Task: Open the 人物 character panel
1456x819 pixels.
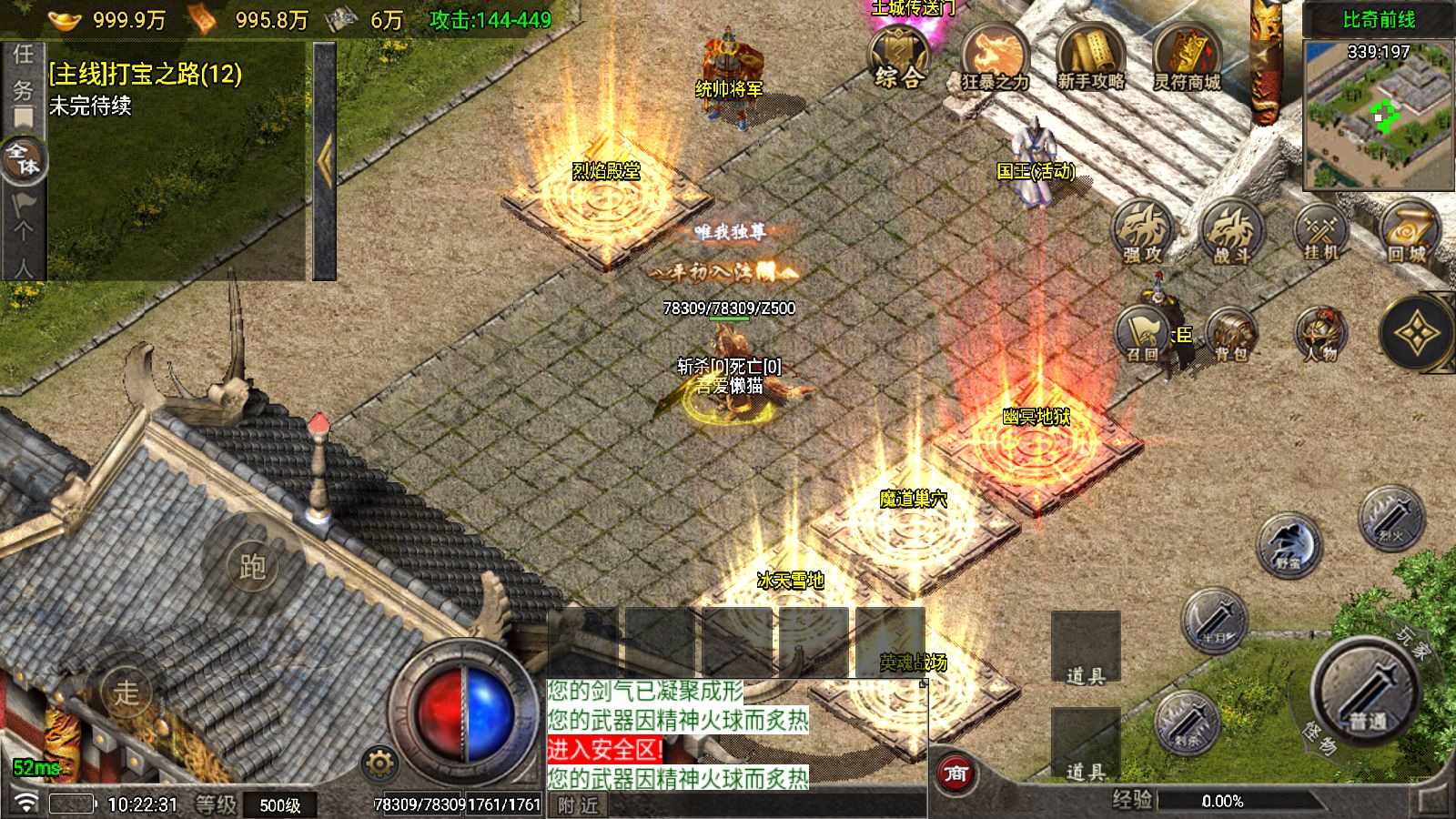Action: [1321, 334]
